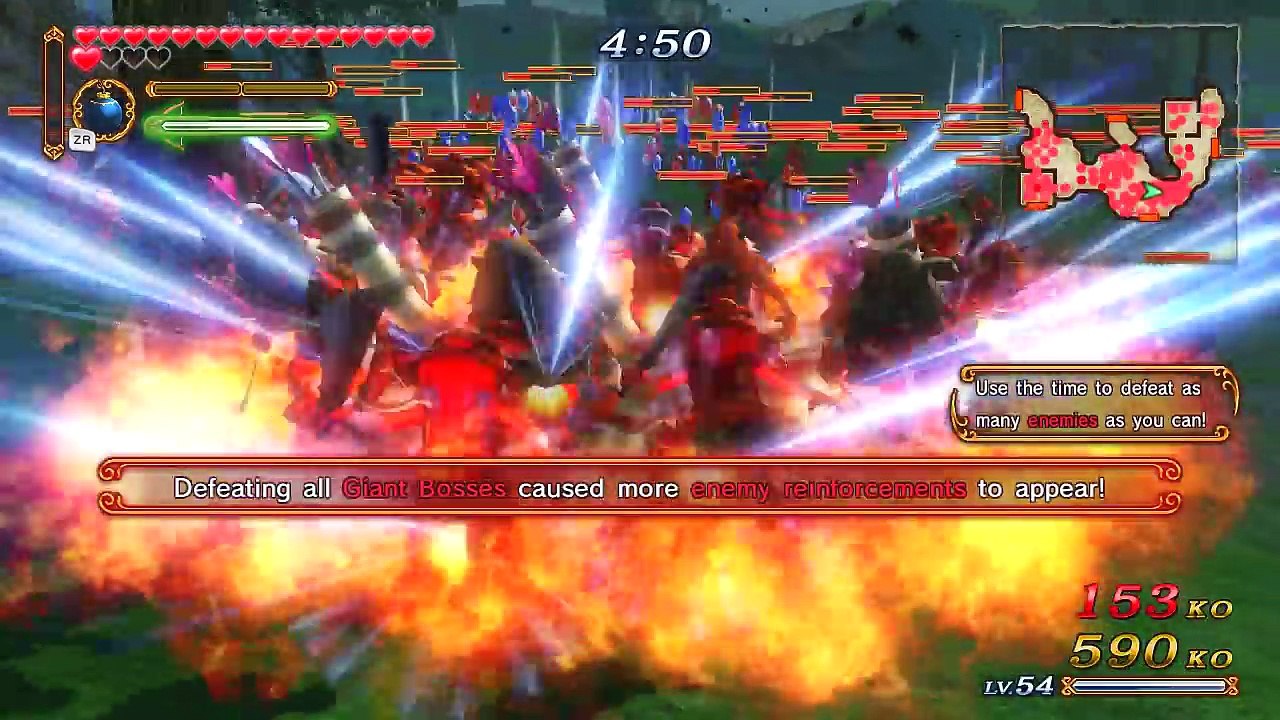Select the bomb item icon
Image resolution: width=1280 pixels, height=720 pixels.
click(x=104, y=110)
